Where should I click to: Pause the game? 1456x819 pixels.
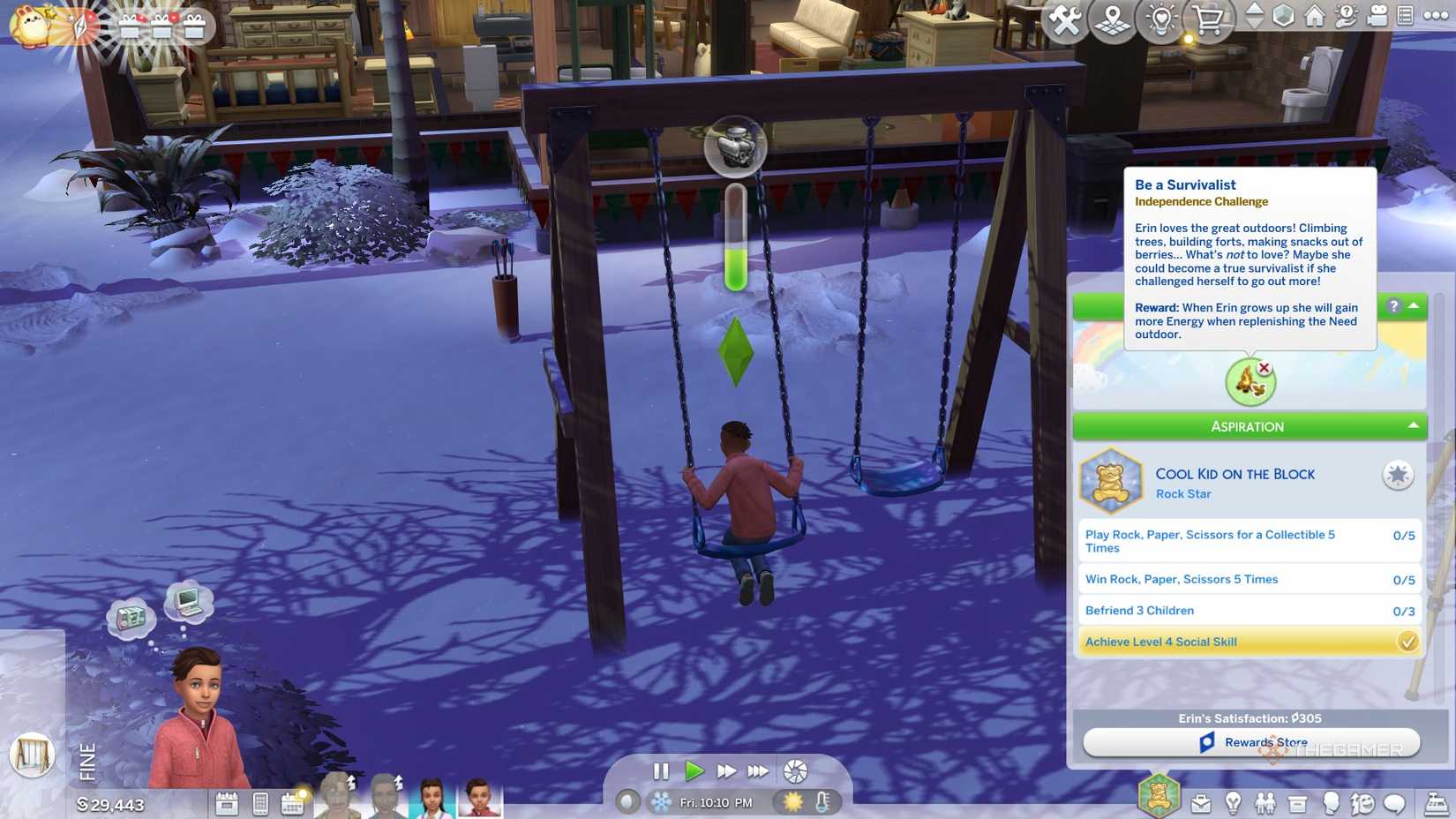[x=661, y=771]
